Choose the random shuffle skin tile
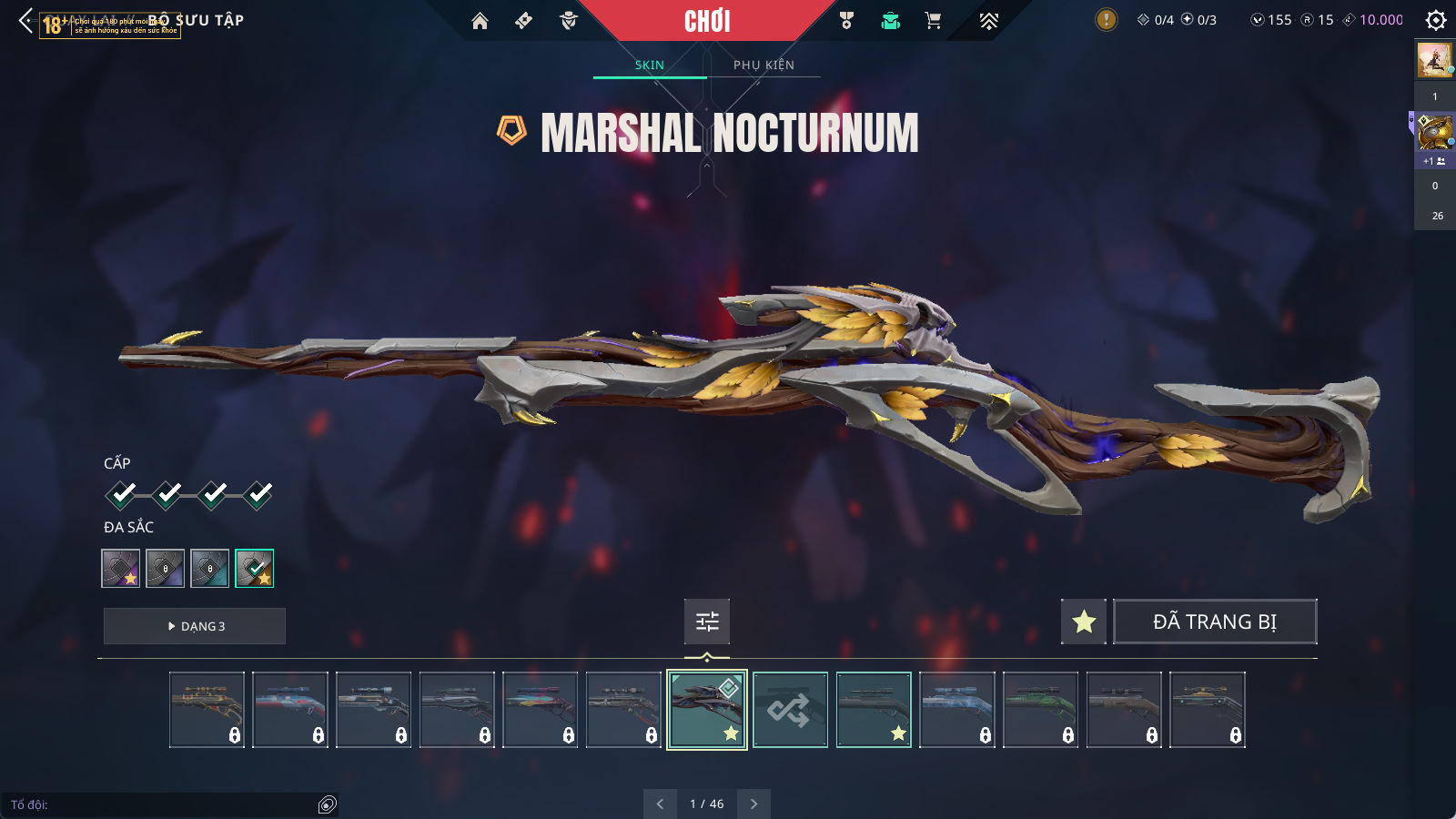Image resolution: width=1456 pixels, height=819 pixels. 790,710
